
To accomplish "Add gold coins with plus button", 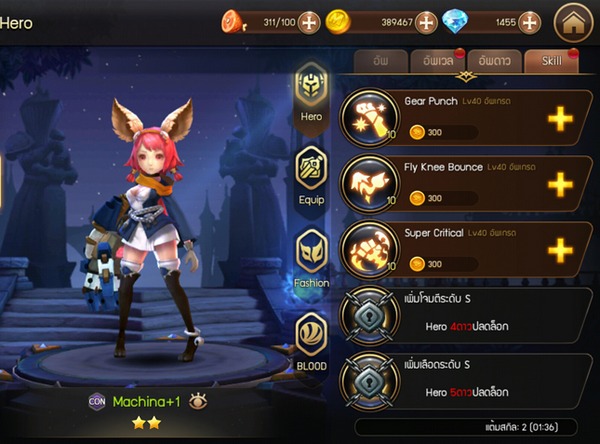I will point(426,21).
